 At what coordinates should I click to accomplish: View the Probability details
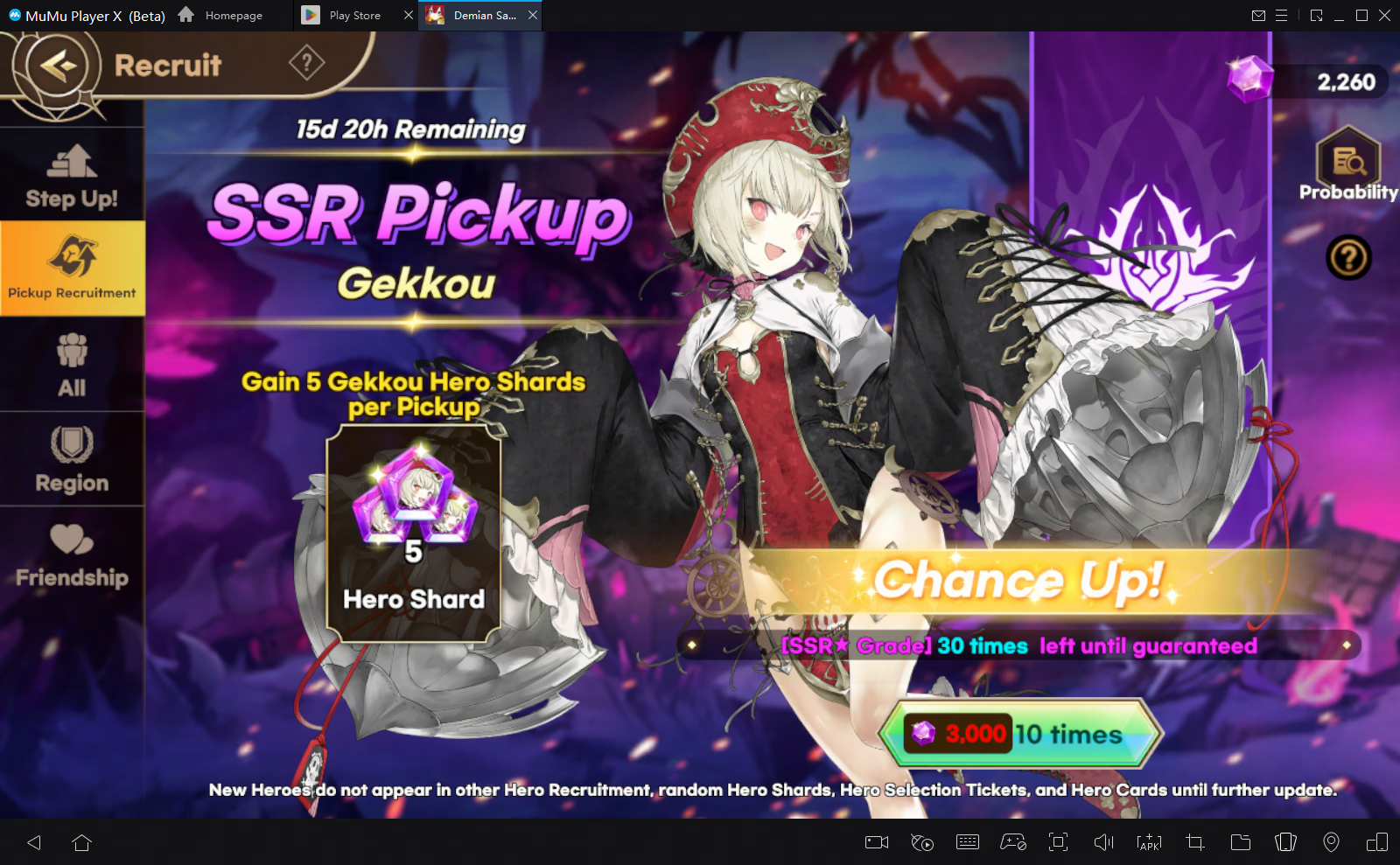click(x=1348, y=165)
